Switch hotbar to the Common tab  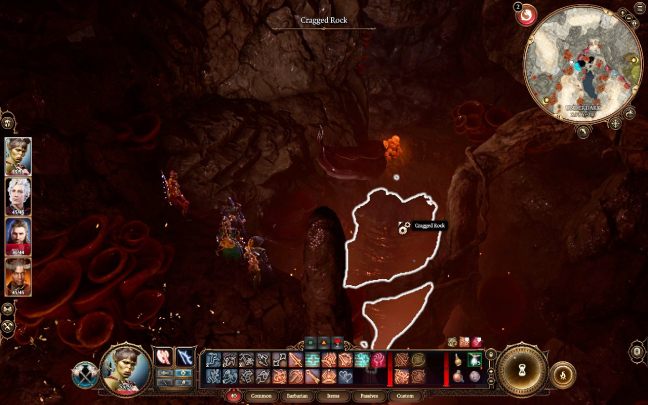(260, 395)
